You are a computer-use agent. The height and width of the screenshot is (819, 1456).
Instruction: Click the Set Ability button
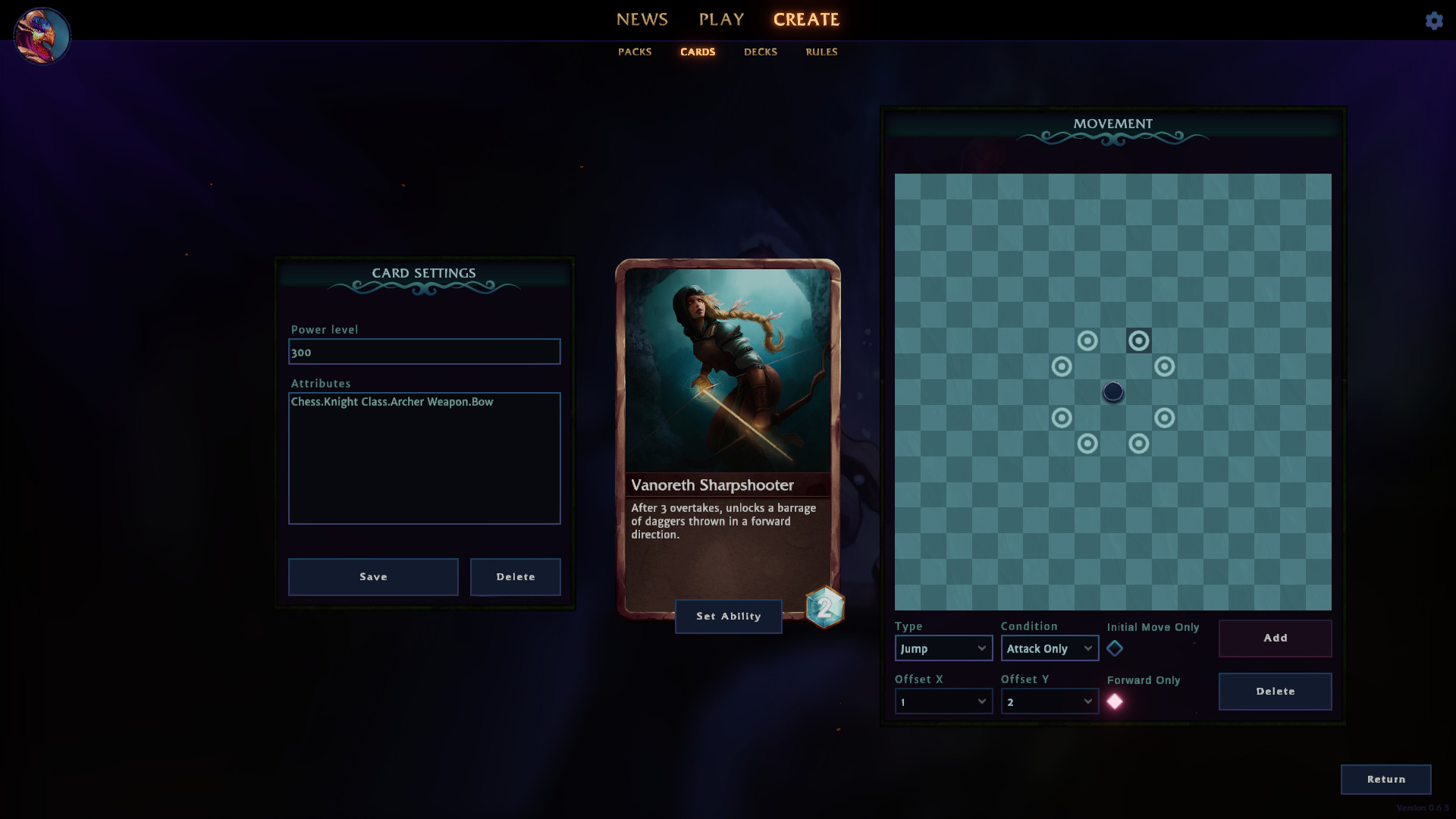point(728,616)
